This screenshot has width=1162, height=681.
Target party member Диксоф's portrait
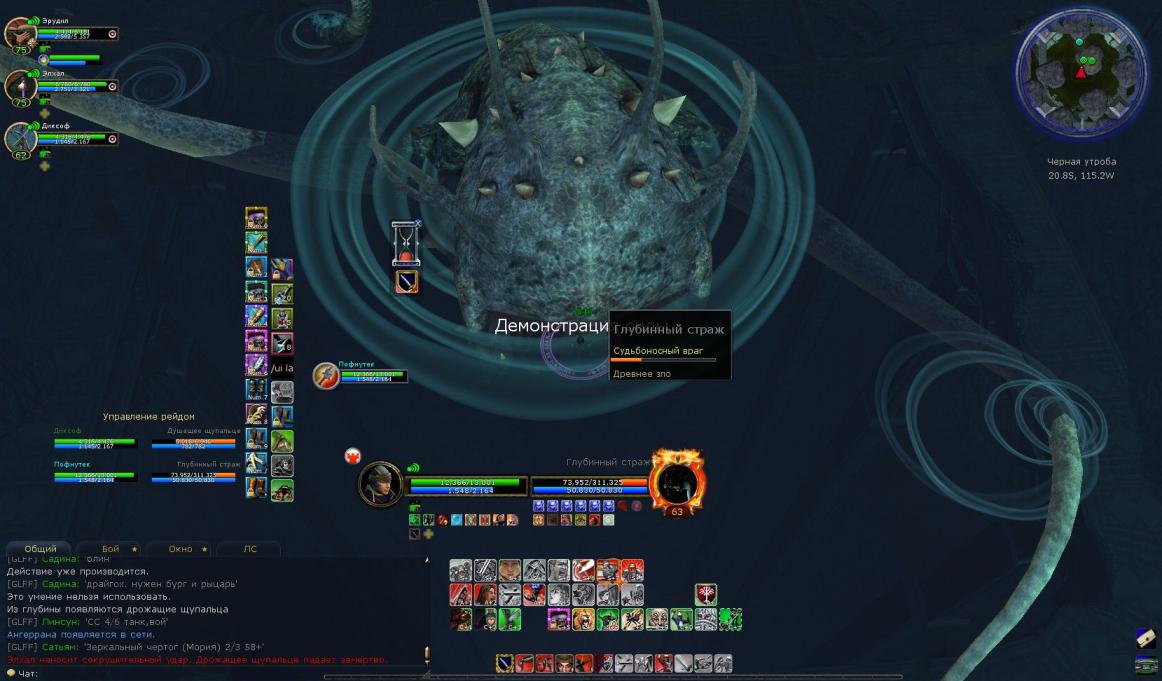[x=20, y=139]
